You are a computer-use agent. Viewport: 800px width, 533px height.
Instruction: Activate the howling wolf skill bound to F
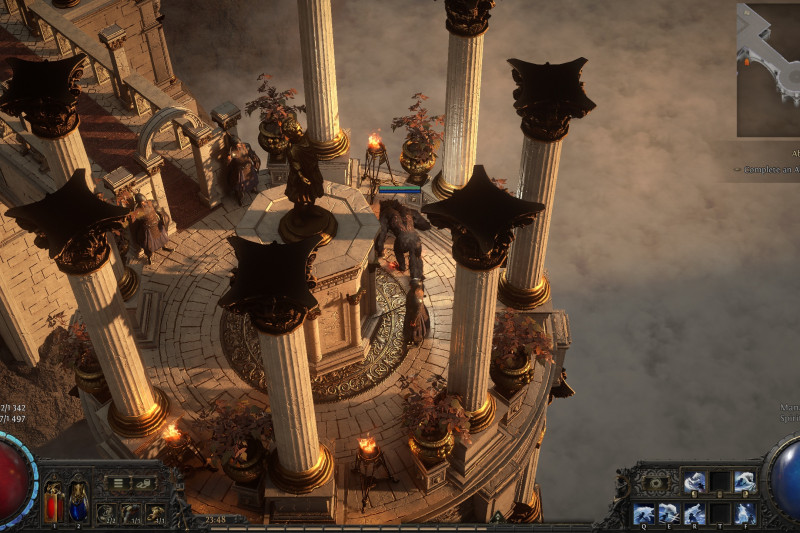coord(745,514)
